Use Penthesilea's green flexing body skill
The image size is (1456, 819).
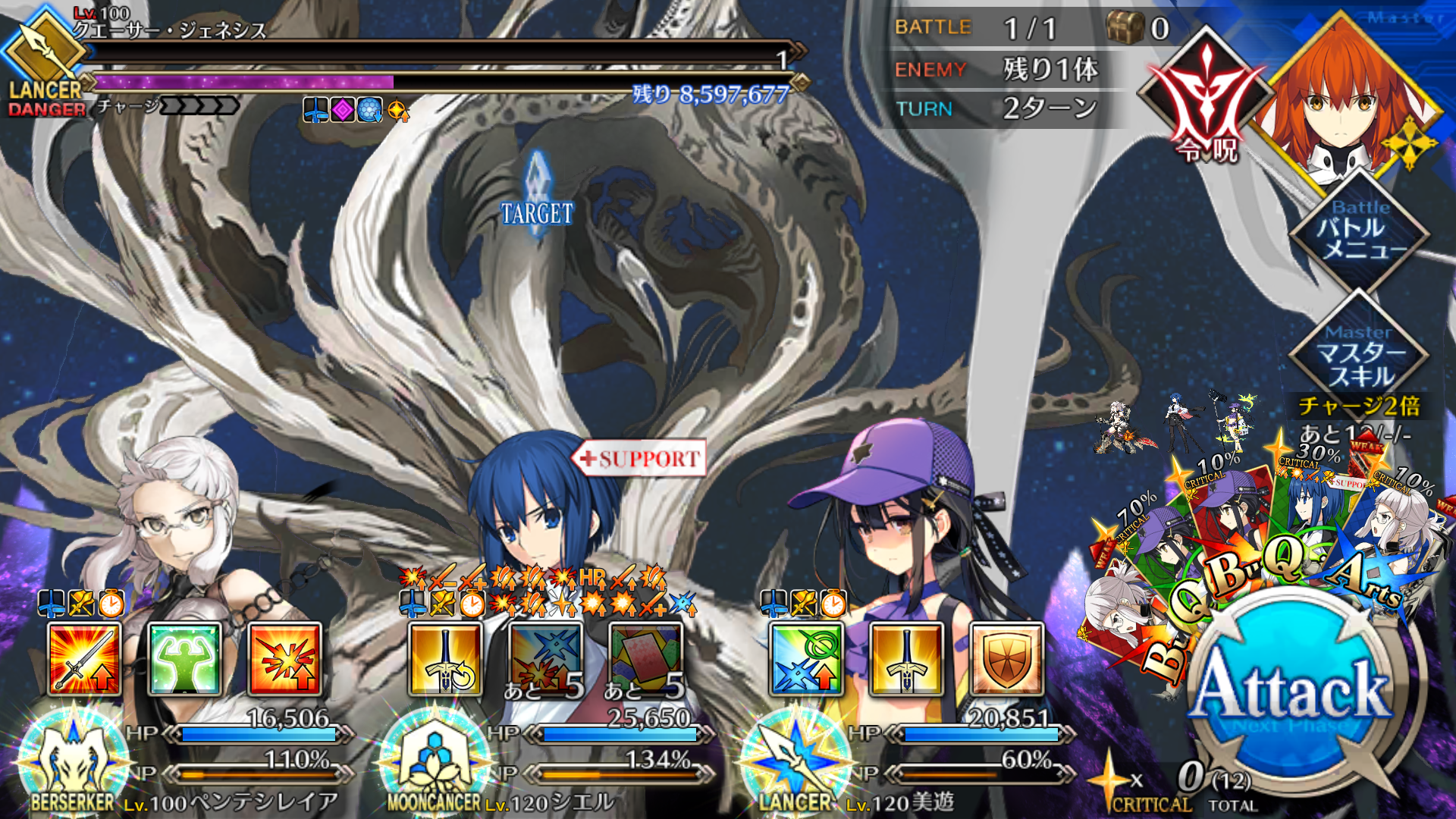184,659
